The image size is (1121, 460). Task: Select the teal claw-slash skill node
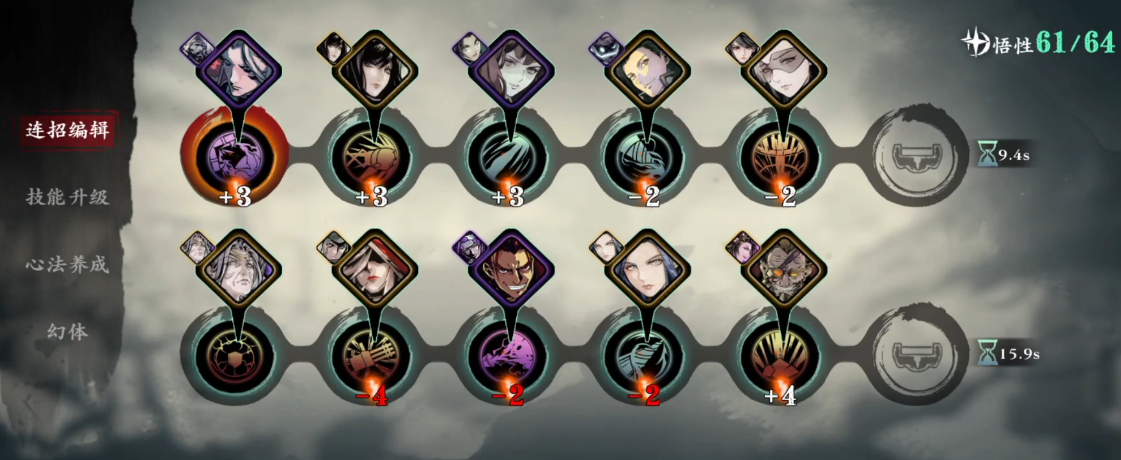pyautogui.click(x=507, y=155)
